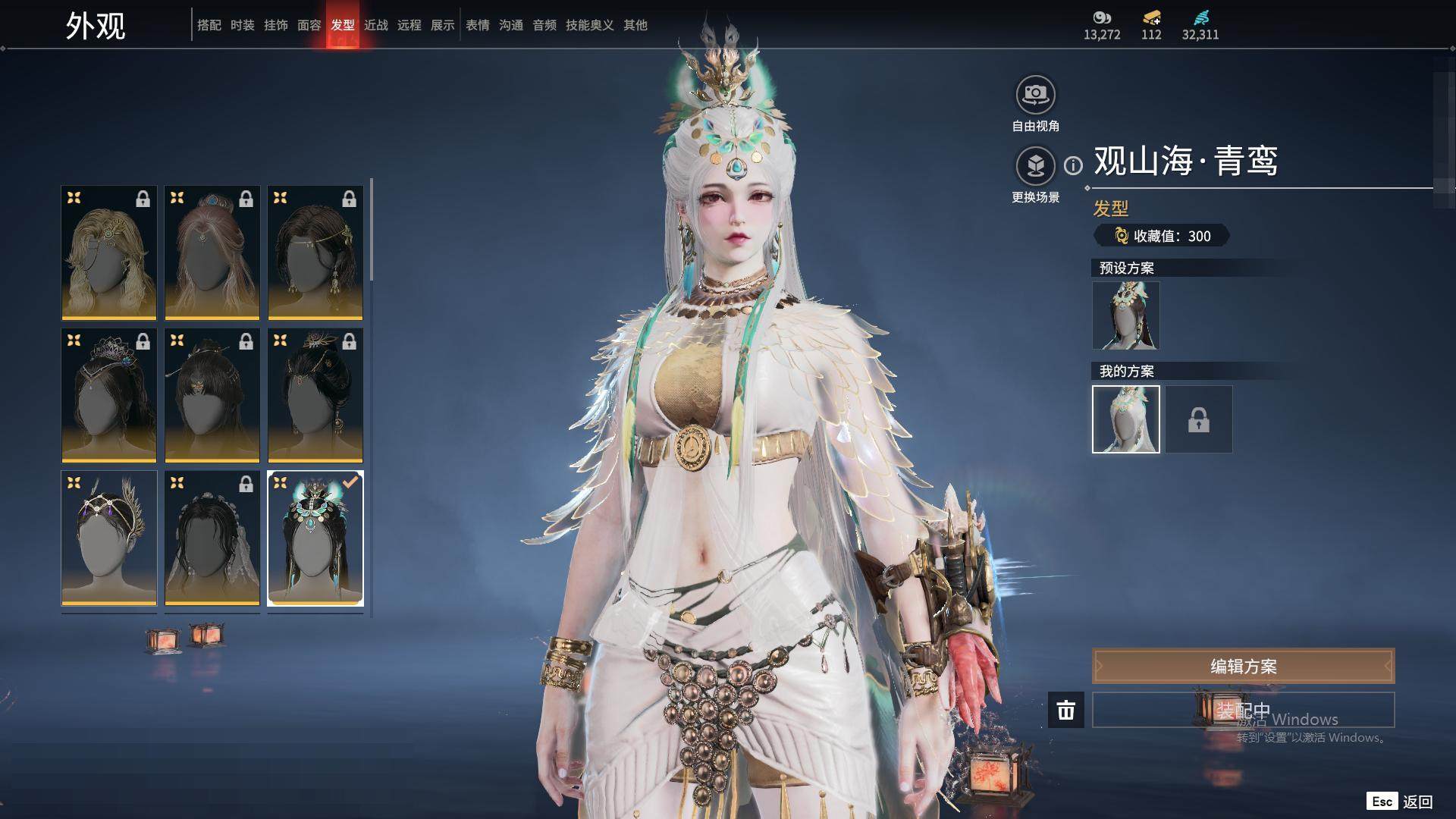Screen dimensions: 1456x819
Task: Delete scheme with the trash icon
Action: pos(1065,711)
